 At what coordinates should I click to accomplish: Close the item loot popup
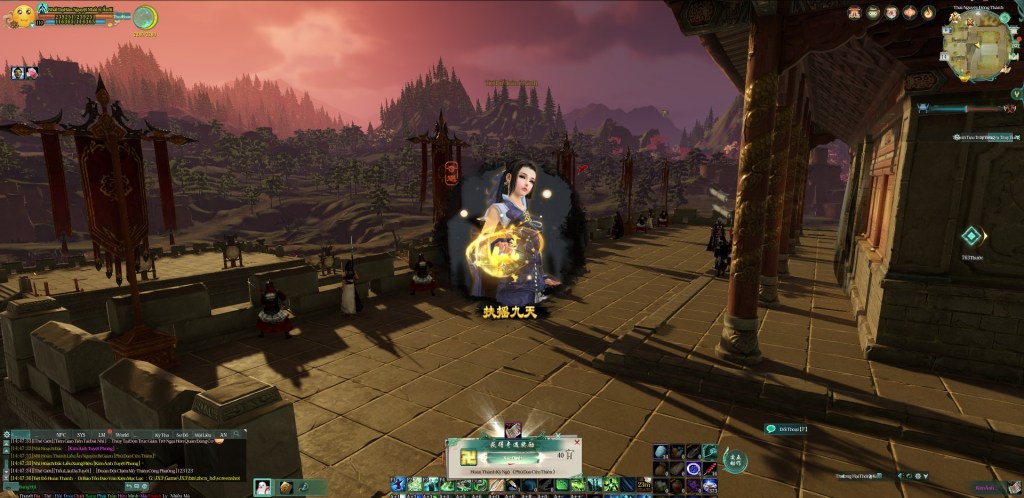(x=576, y=440)
